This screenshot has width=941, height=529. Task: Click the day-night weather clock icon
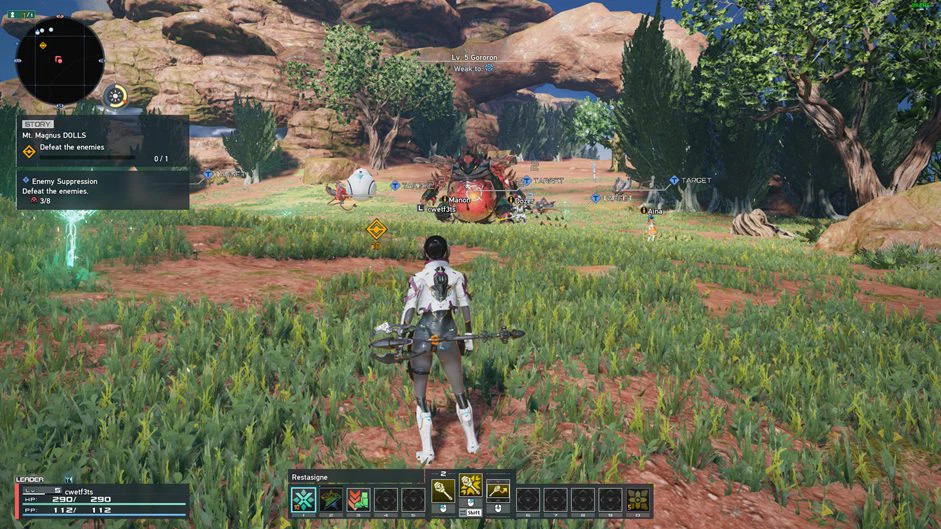click(x=117, y=97)
